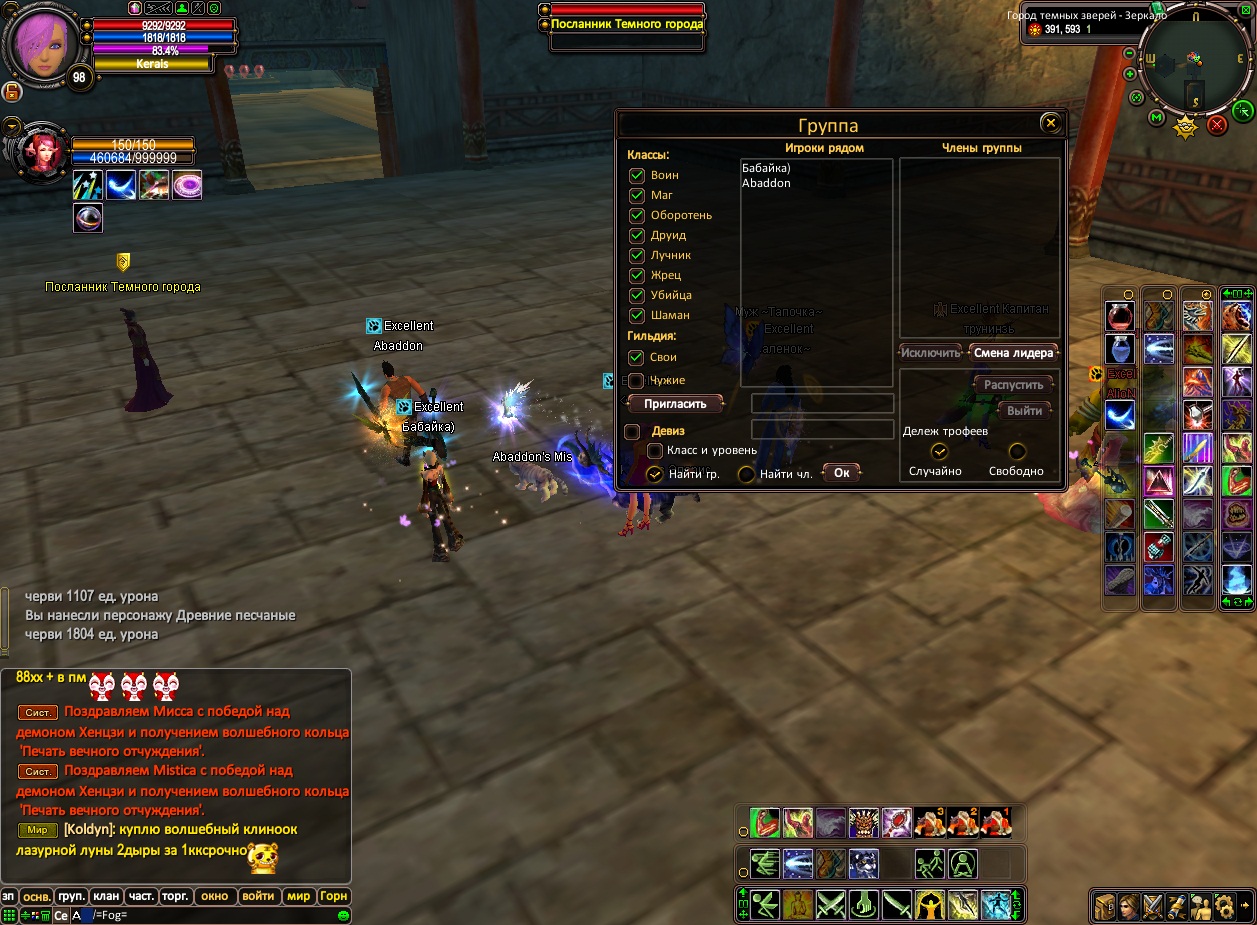Enable the Класс и уровень checkbox
Image resolution: width=1257 pixels, height=925 pixels.
click(x=655, y=451)
